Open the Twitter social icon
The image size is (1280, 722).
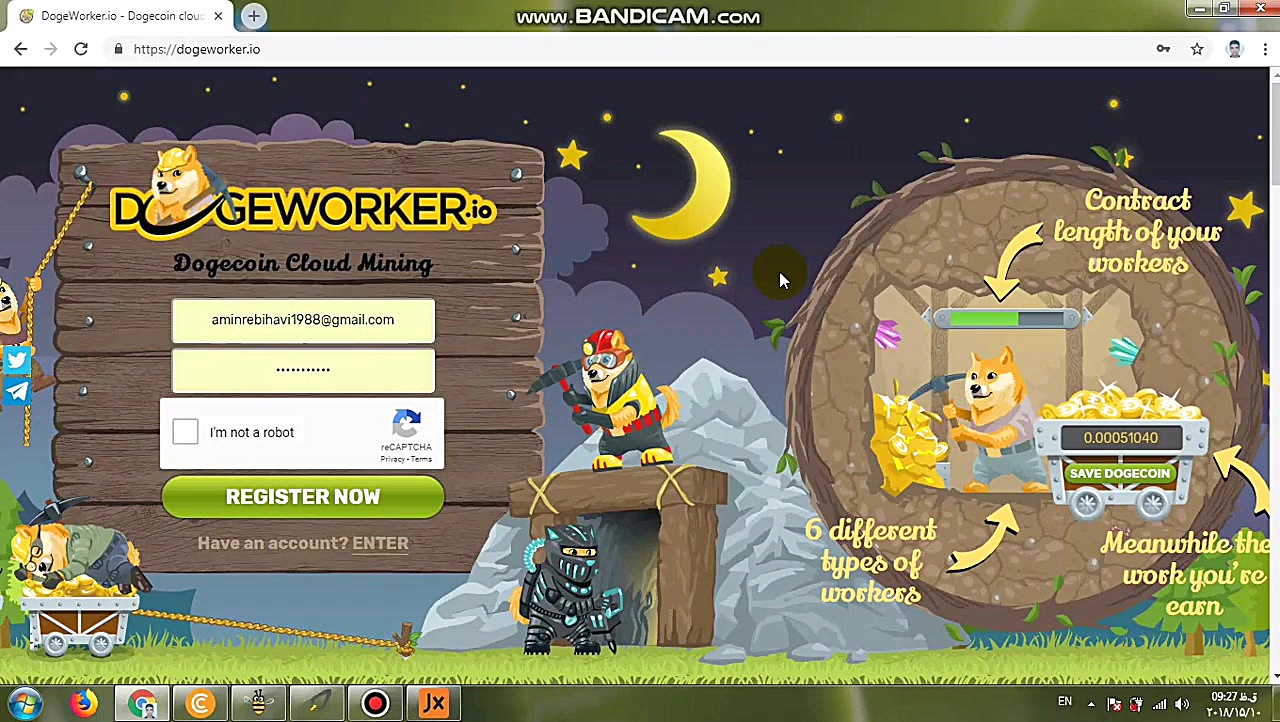[17, 360]
